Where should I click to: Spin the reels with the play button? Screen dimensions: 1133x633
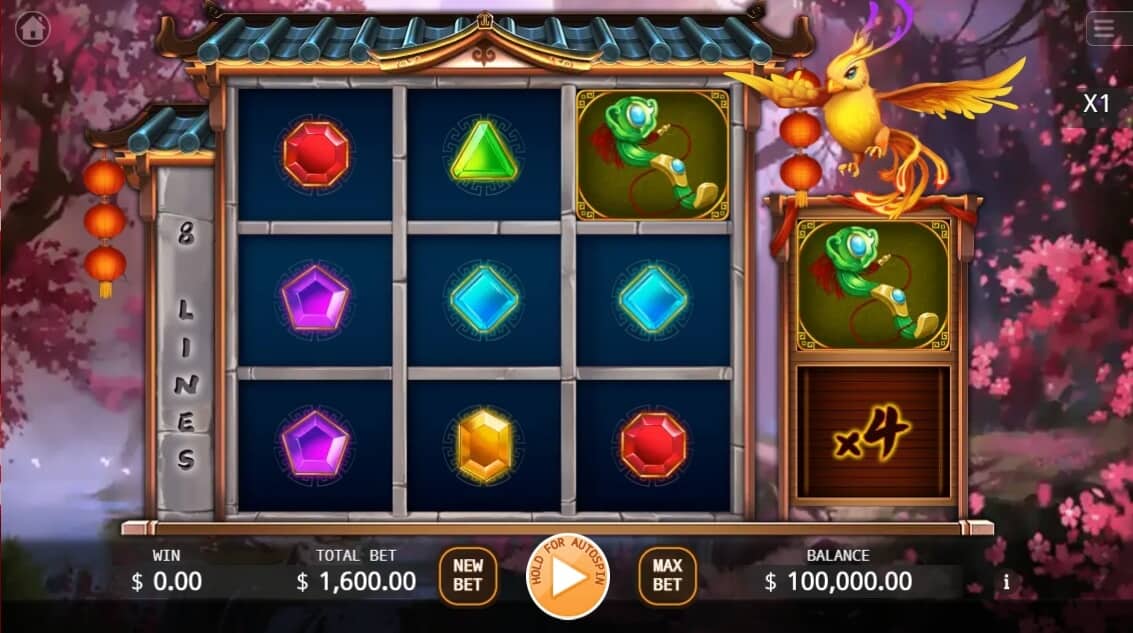coord(567,577)
